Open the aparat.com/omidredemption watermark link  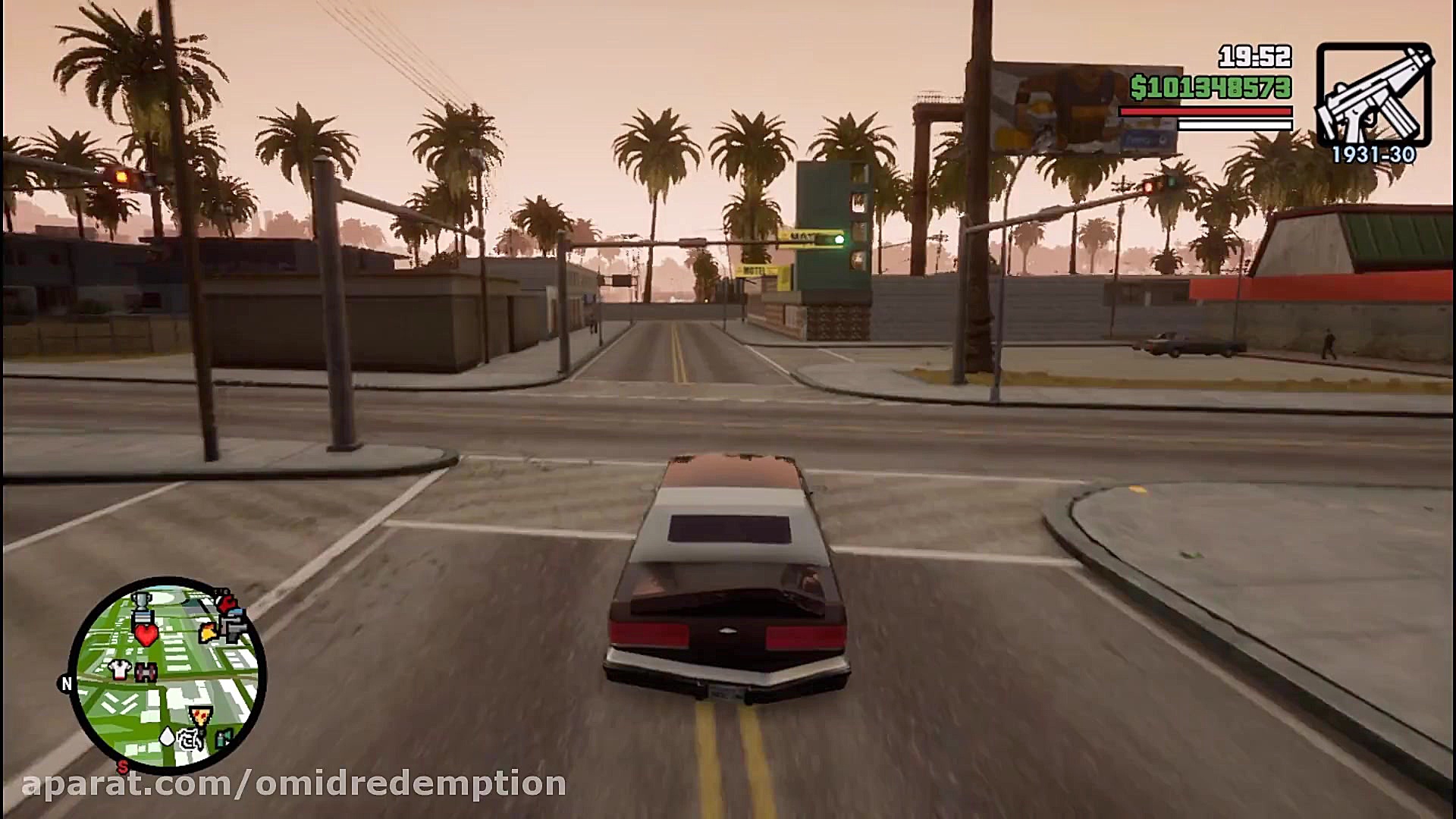294,783
